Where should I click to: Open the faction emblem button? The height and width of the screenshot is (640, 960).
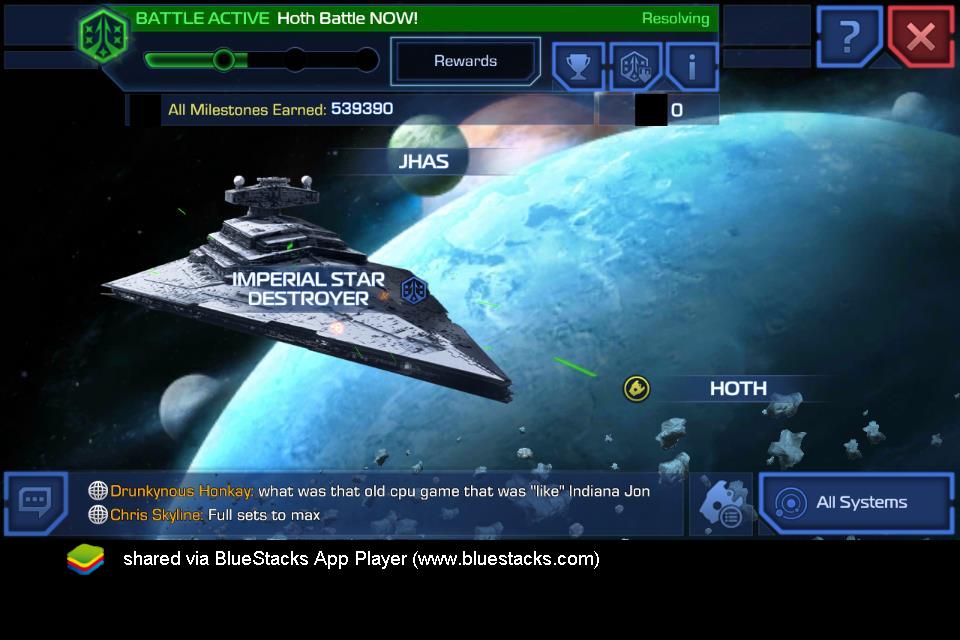[x=635, y=66]
